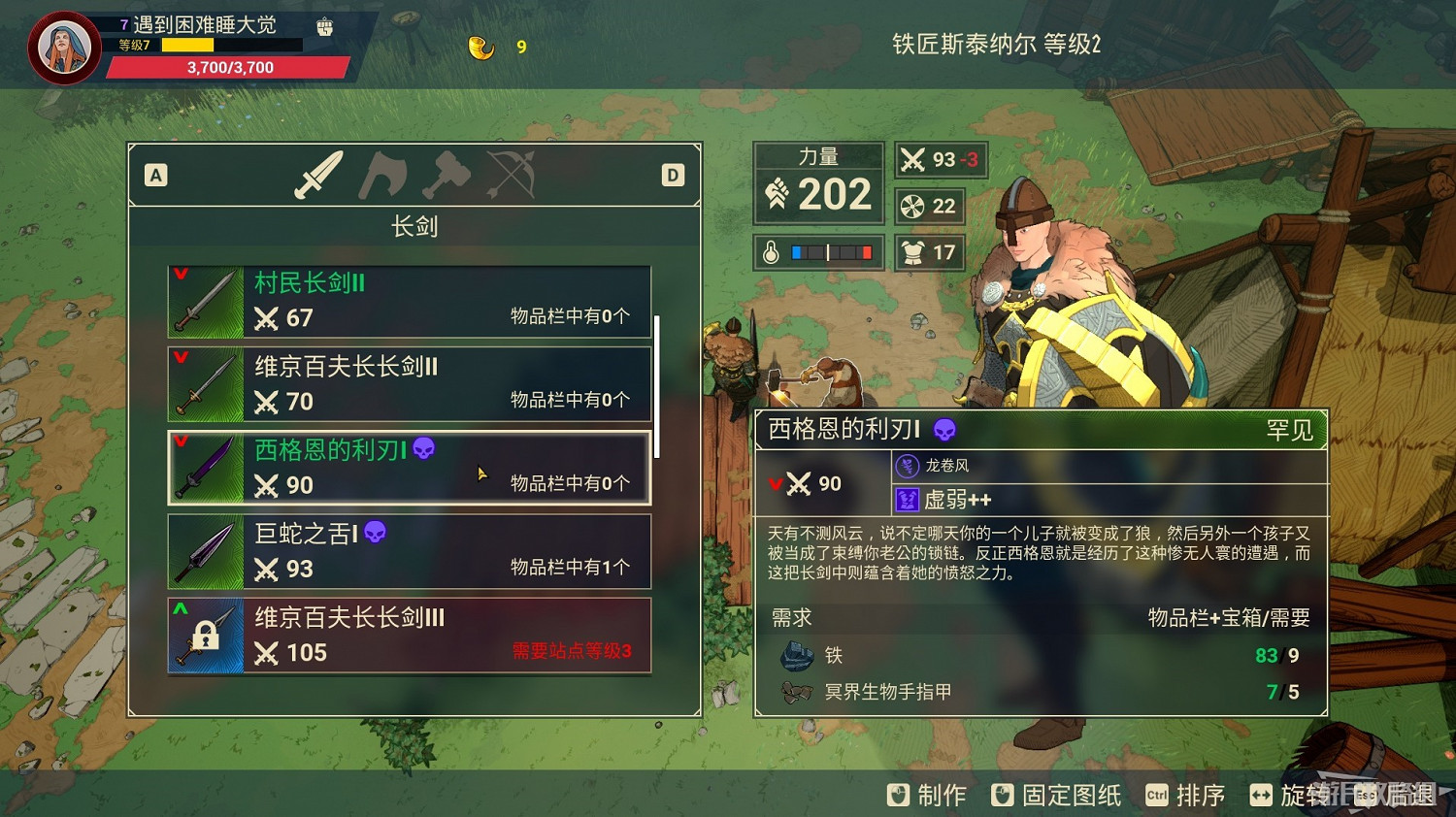Screen dimensions: 1456x817
Task: Click the lock icon on 维京百夫长长剑III
Action: [206, 636]
